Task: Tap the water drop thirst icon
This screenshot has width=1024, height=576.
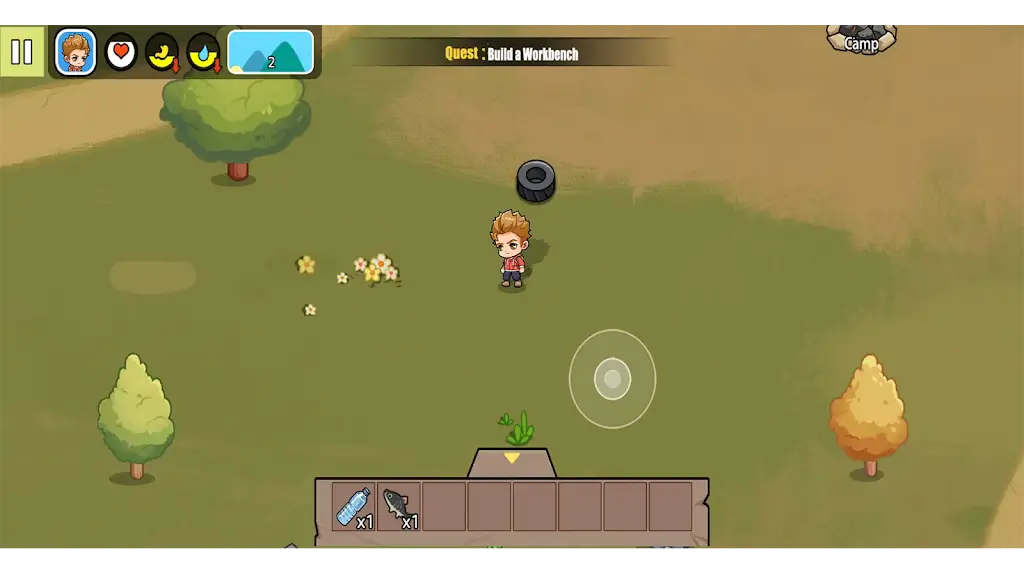Action: pyautogui.click(x=203, y=52)
